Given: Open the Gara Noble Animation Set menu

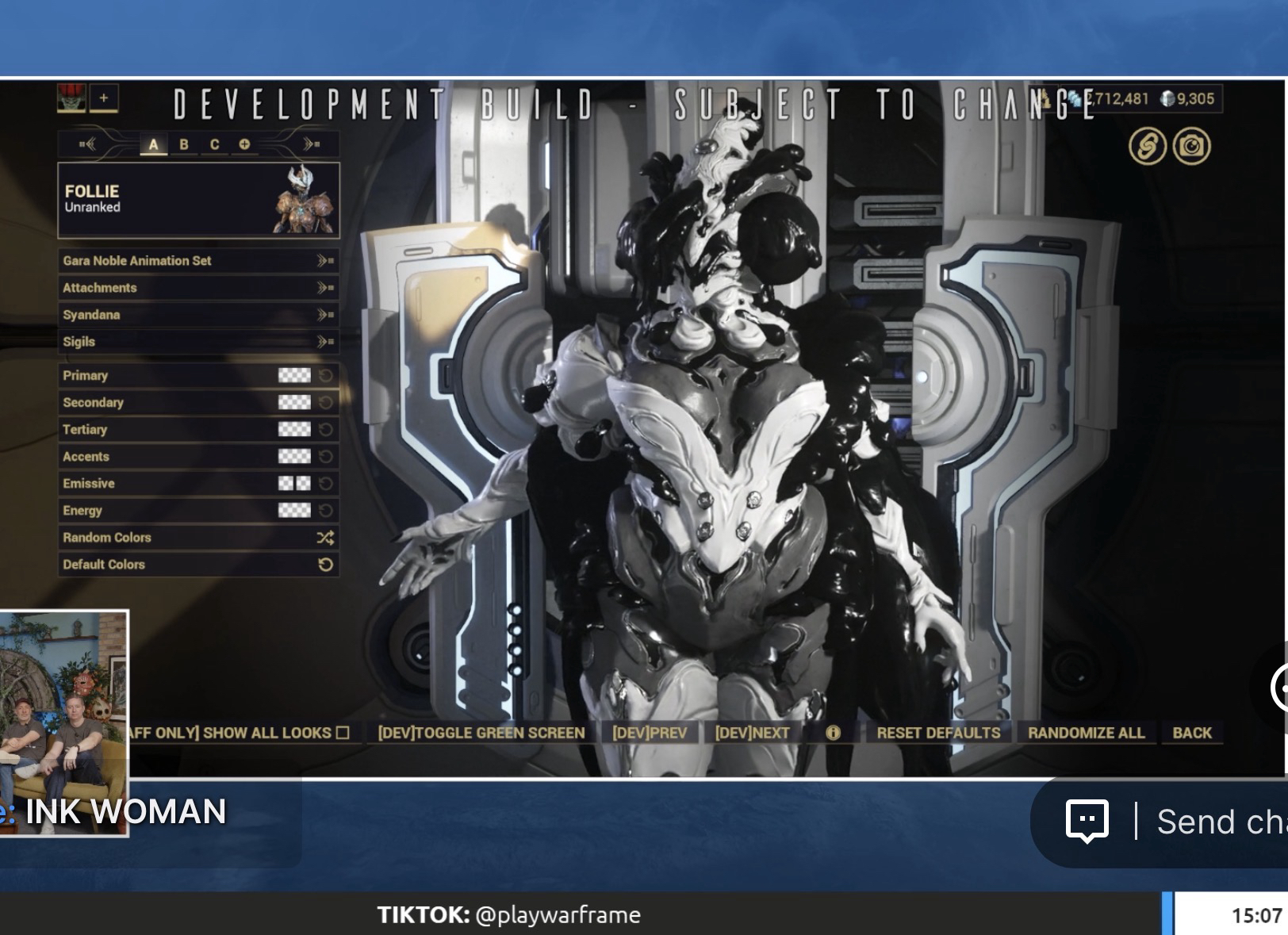Looking at the screenshot, I should pyautogui.click(x=198, y=261).
